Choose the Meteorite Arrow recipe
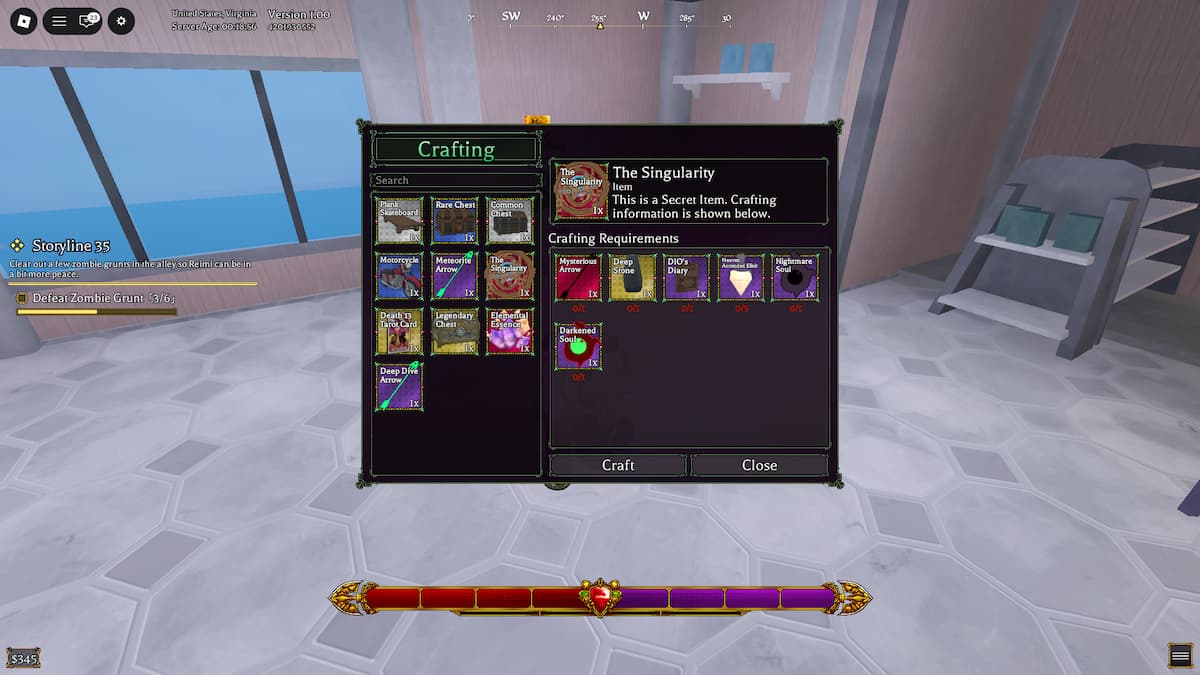 pyautogui.click(x=455, y=276)
